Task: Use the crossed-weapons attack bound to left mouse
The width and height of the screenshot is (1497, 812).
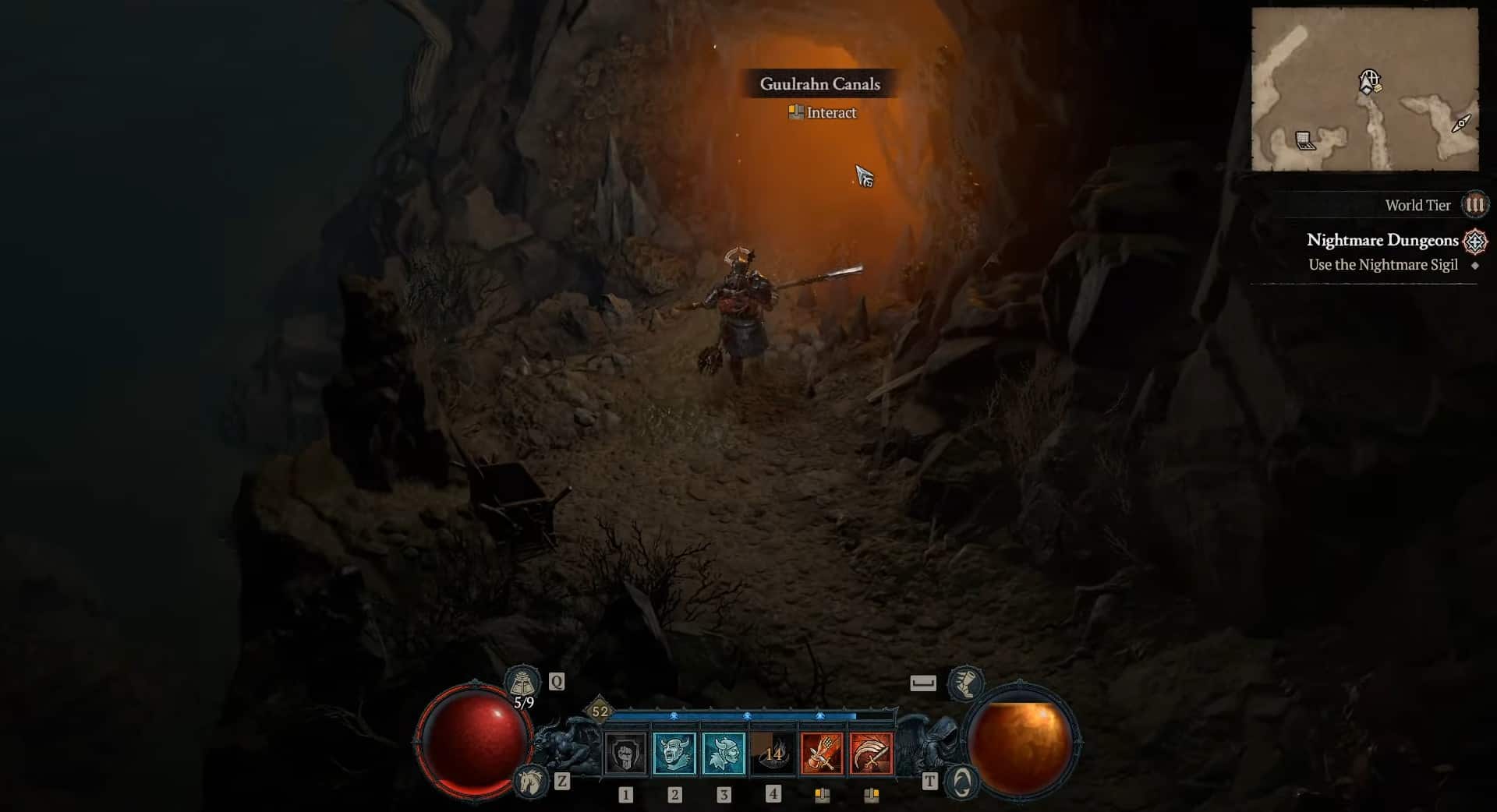Action: point(823,754)
